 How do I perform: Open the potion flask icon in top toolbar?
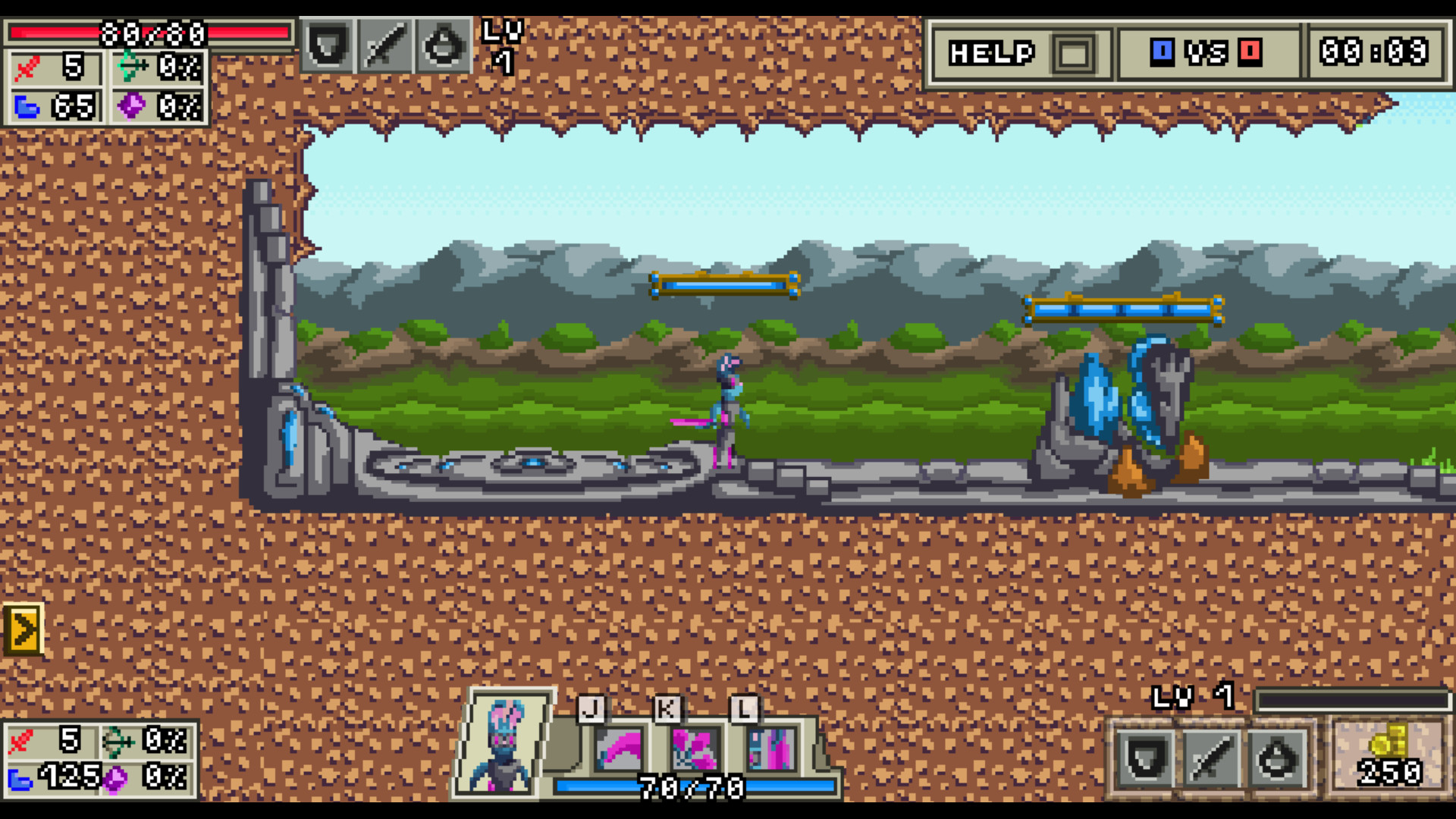tap(446, 46)
